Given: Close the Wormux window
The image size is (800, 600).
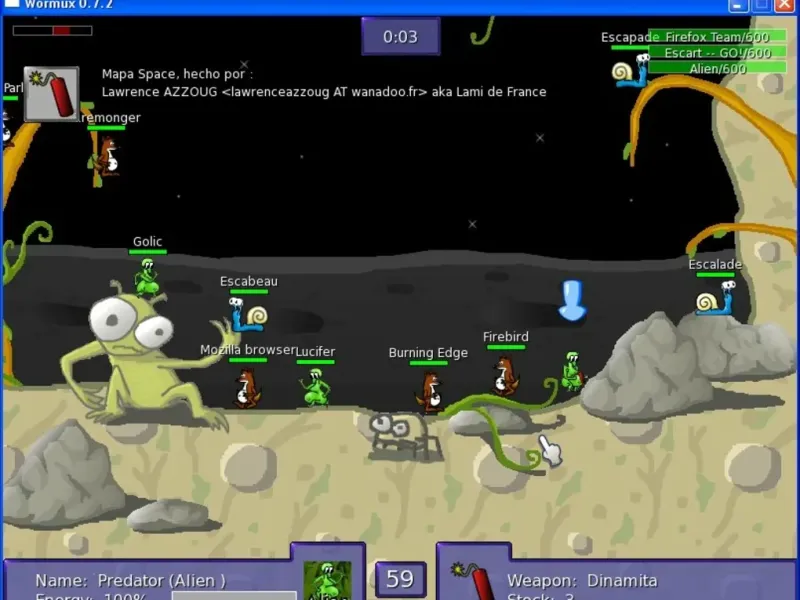Looking at the screenshot, I should click(x=785, y=5).
